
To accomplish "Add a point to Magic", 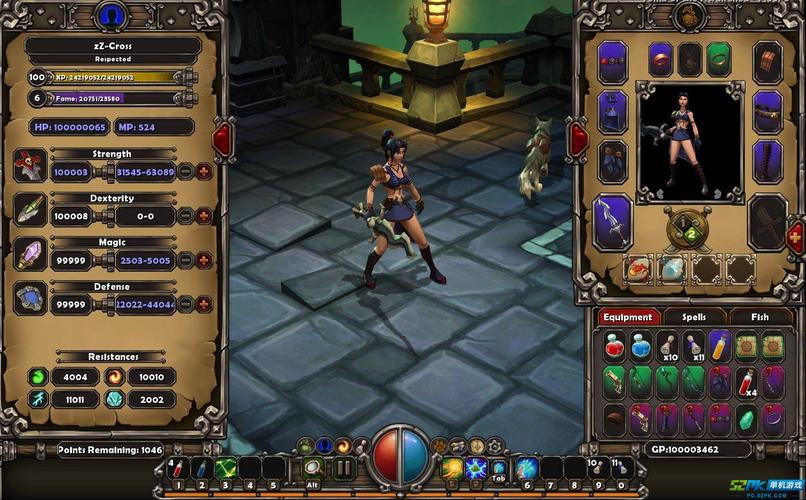I will (x=204, y=259).
